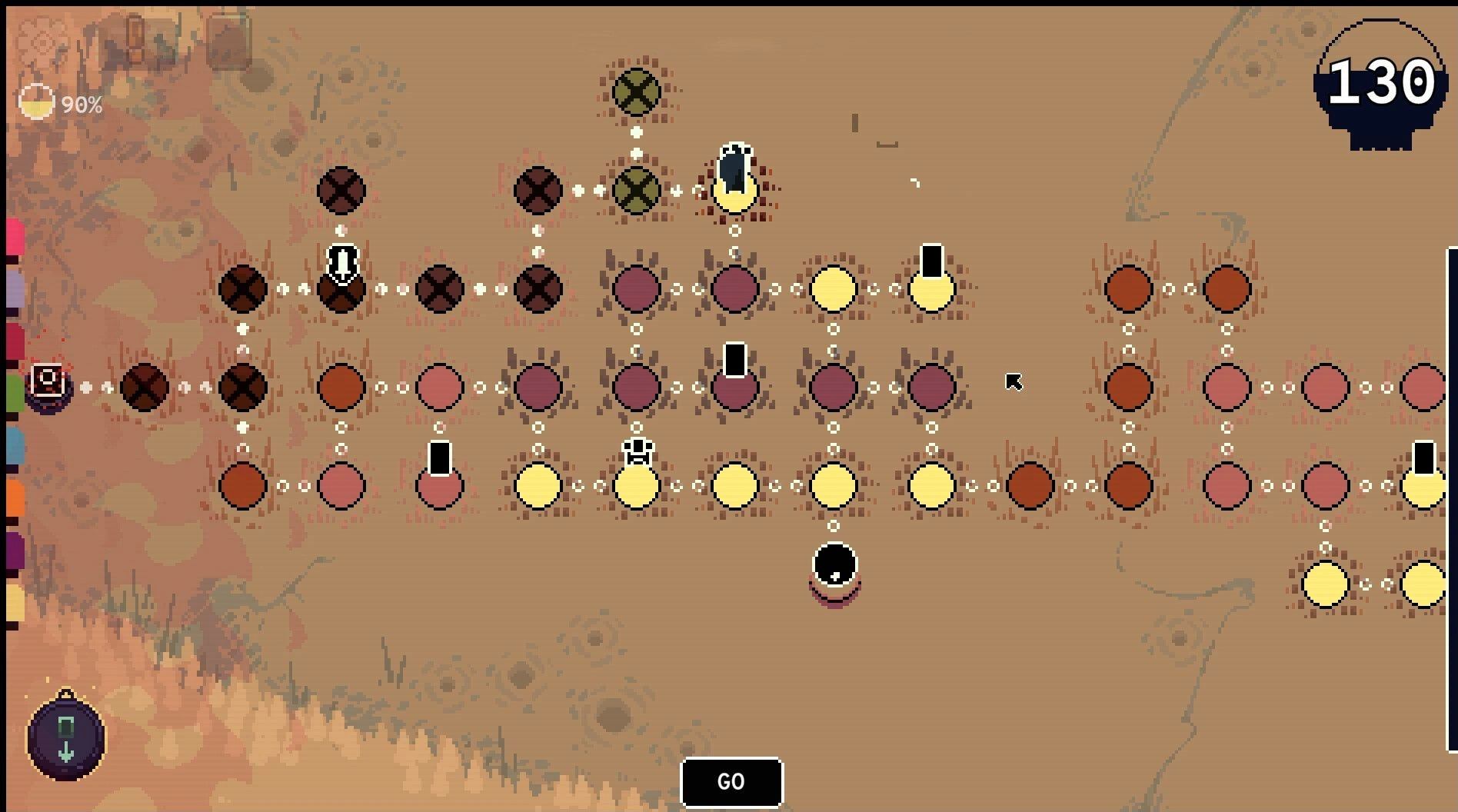Viewport: 1458px width, 812px height.
Task: Switch to the lavender side tab
Action: coord(15,289)
